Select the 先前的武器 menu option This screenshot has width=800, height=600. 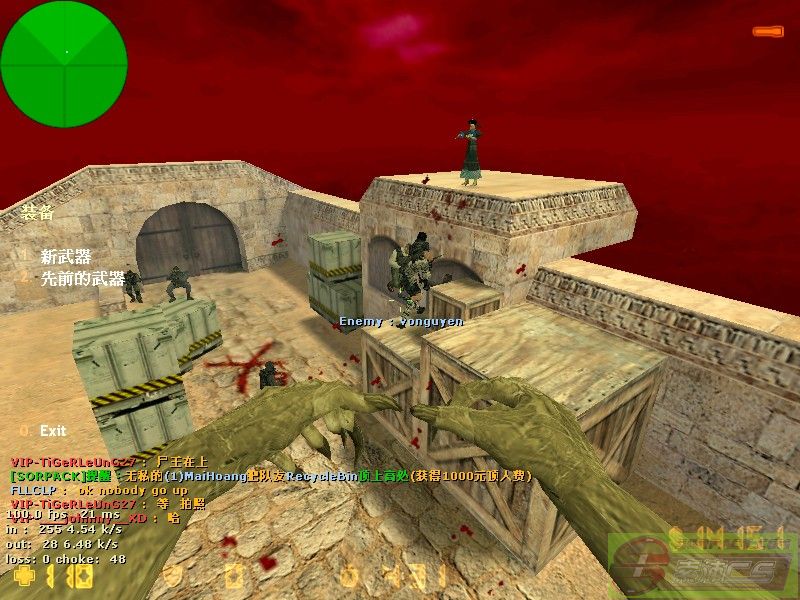(x=82, y=279)
